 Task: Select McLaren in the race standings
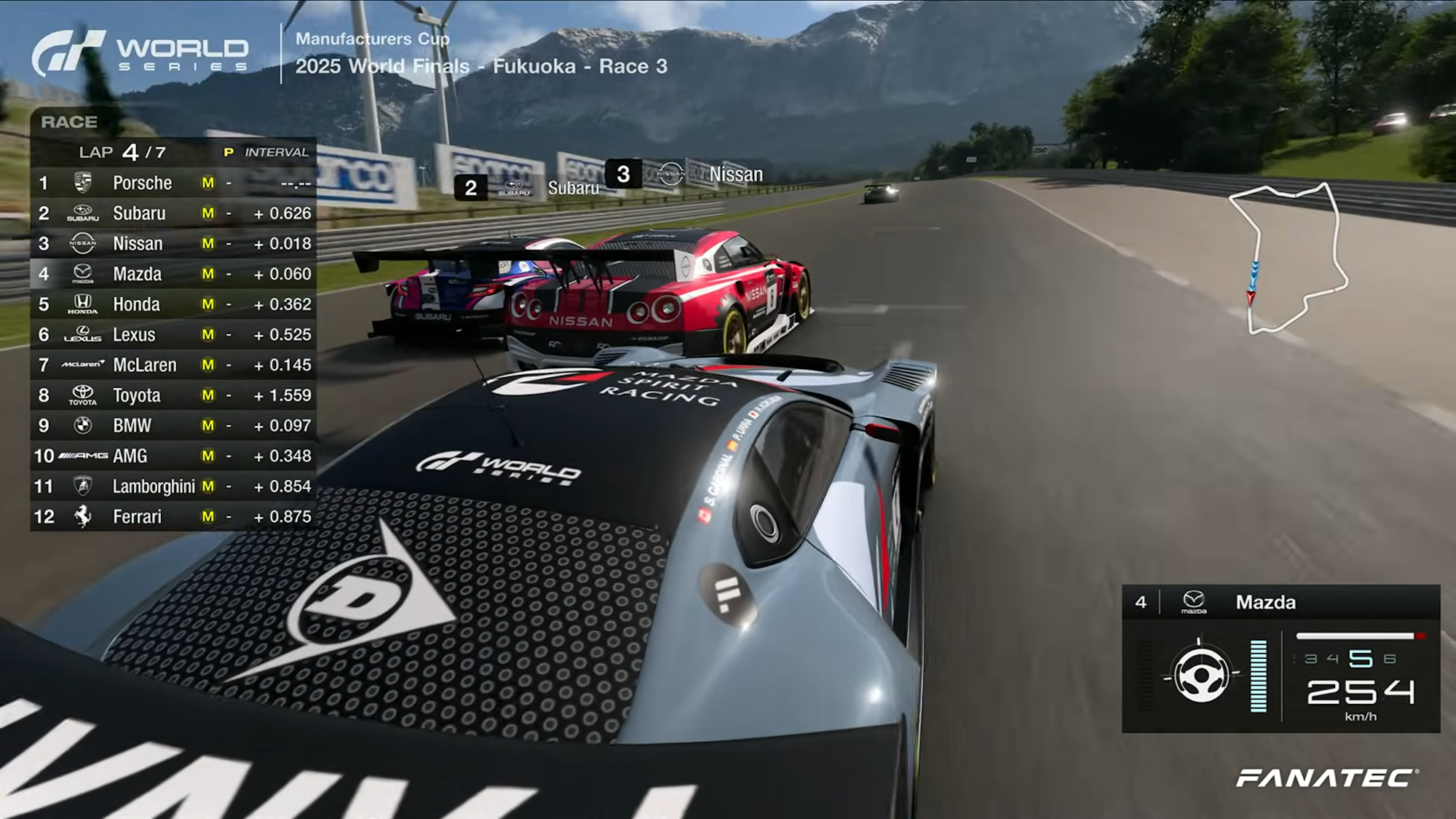(x=173, y=365)
